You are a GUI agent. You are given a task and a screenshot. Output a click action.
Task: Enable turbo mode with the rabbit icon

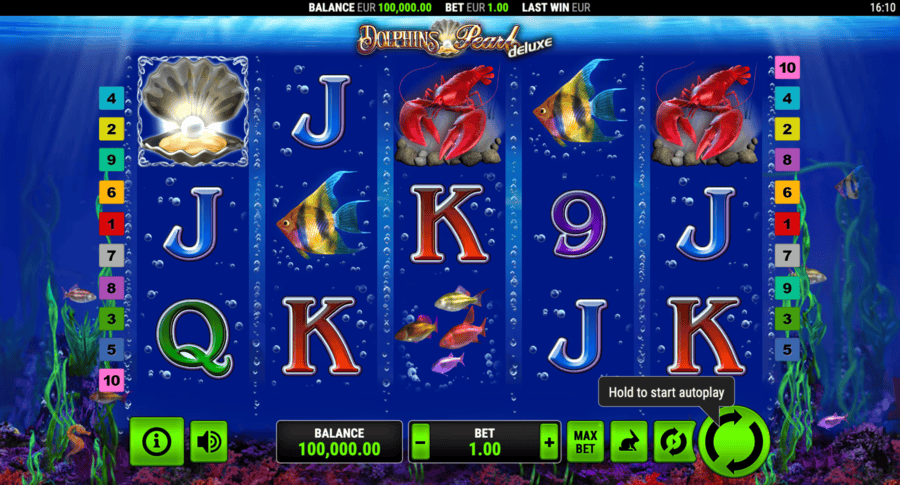click(x=629, y=441)
